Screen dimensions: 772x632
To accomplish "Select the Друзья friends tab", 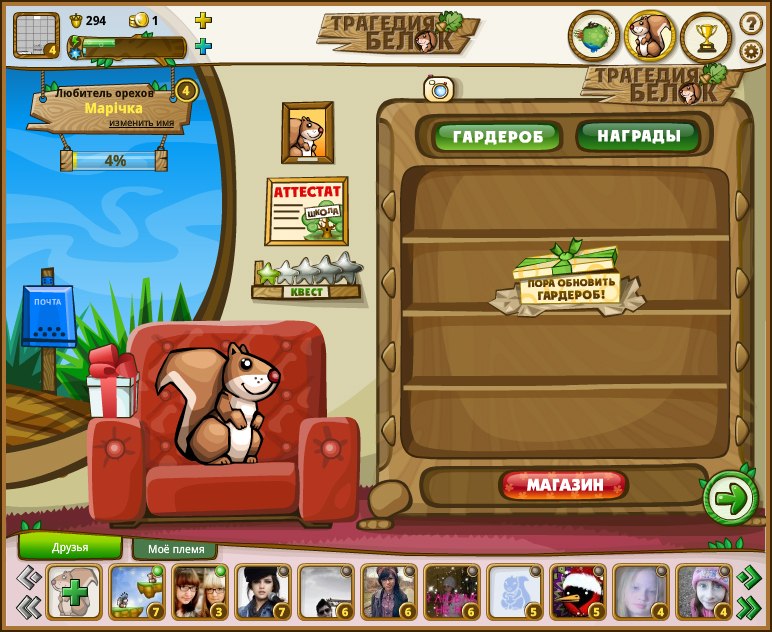I will pos(70,547).
